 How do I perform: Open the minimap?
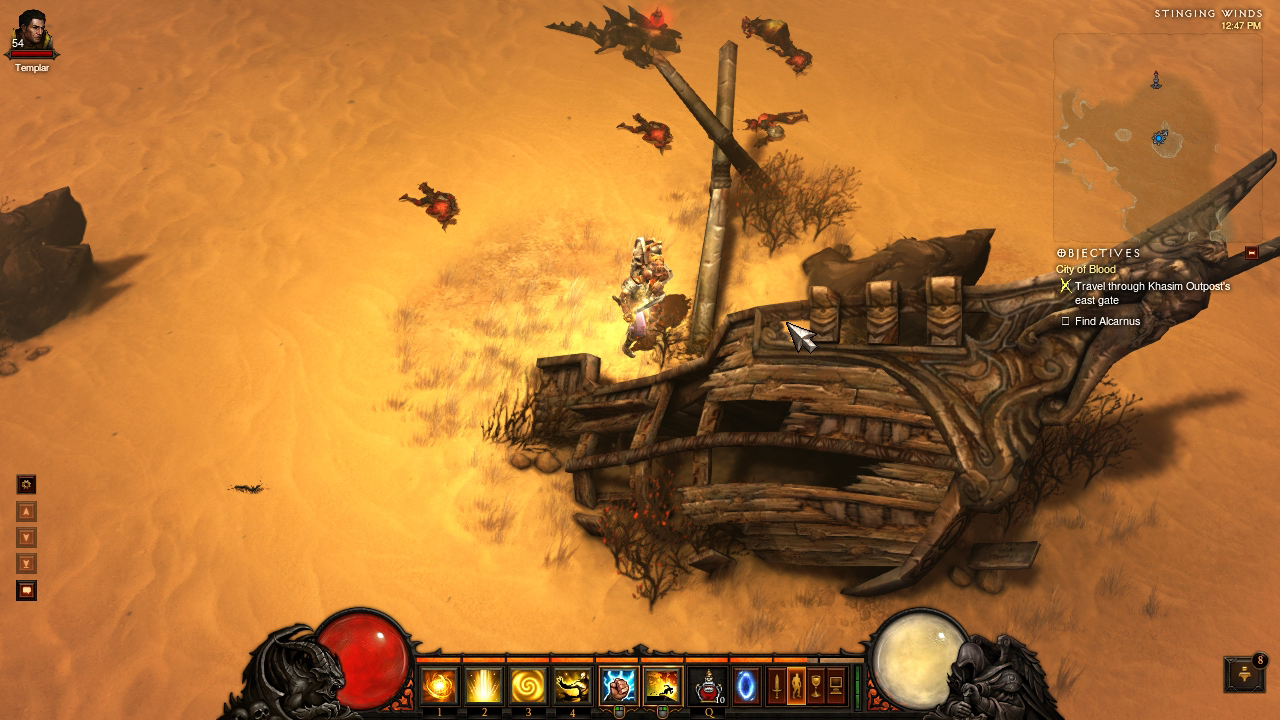[x=1156, y=136]
